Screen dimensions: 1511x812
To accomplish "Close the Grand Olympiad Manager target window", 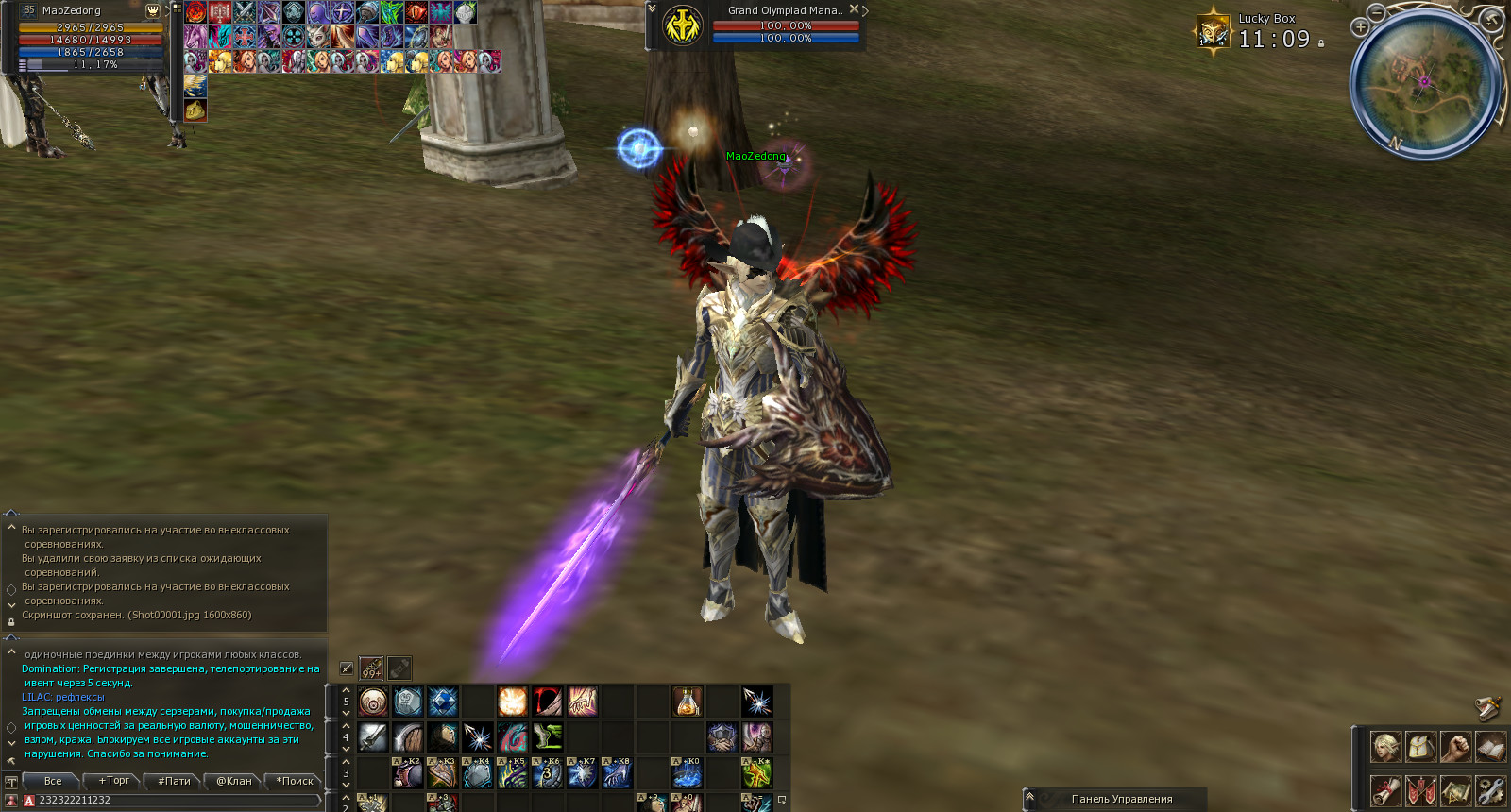I will [854, 9].
